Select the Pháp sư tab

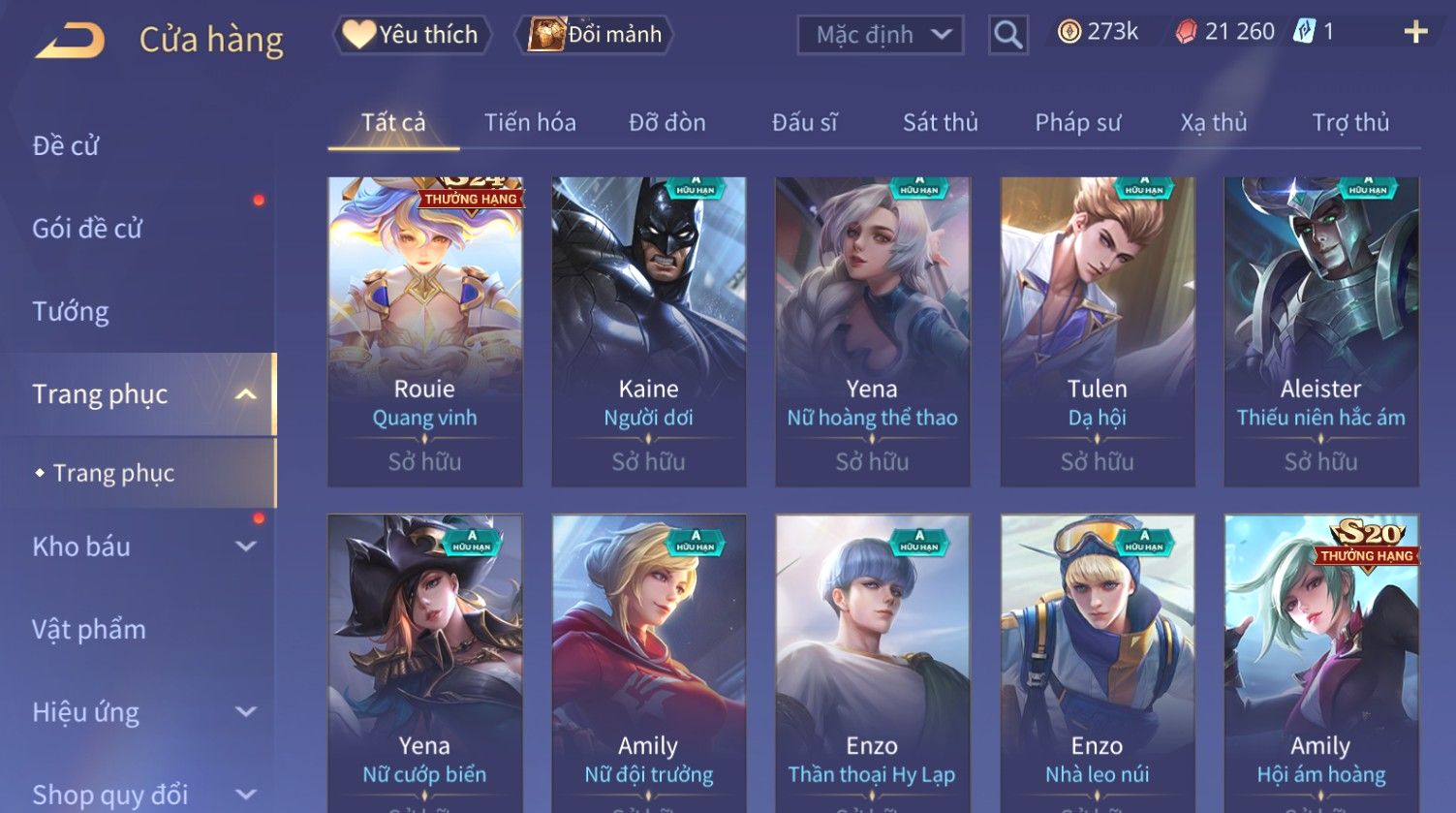click(x=1077, y=123)
